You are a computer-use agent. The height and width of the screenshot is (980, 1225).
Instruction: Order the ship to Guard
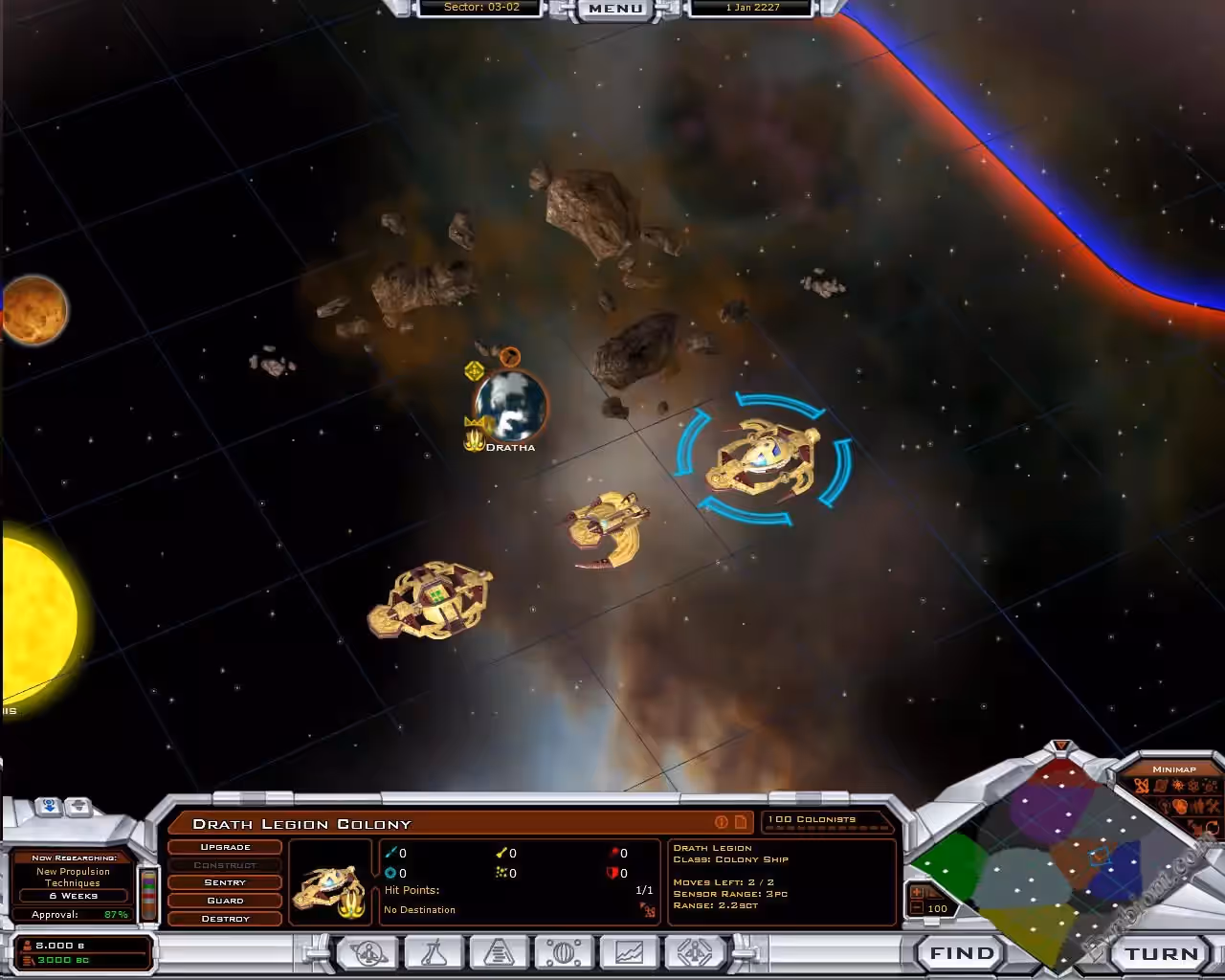tap(225, 901)
